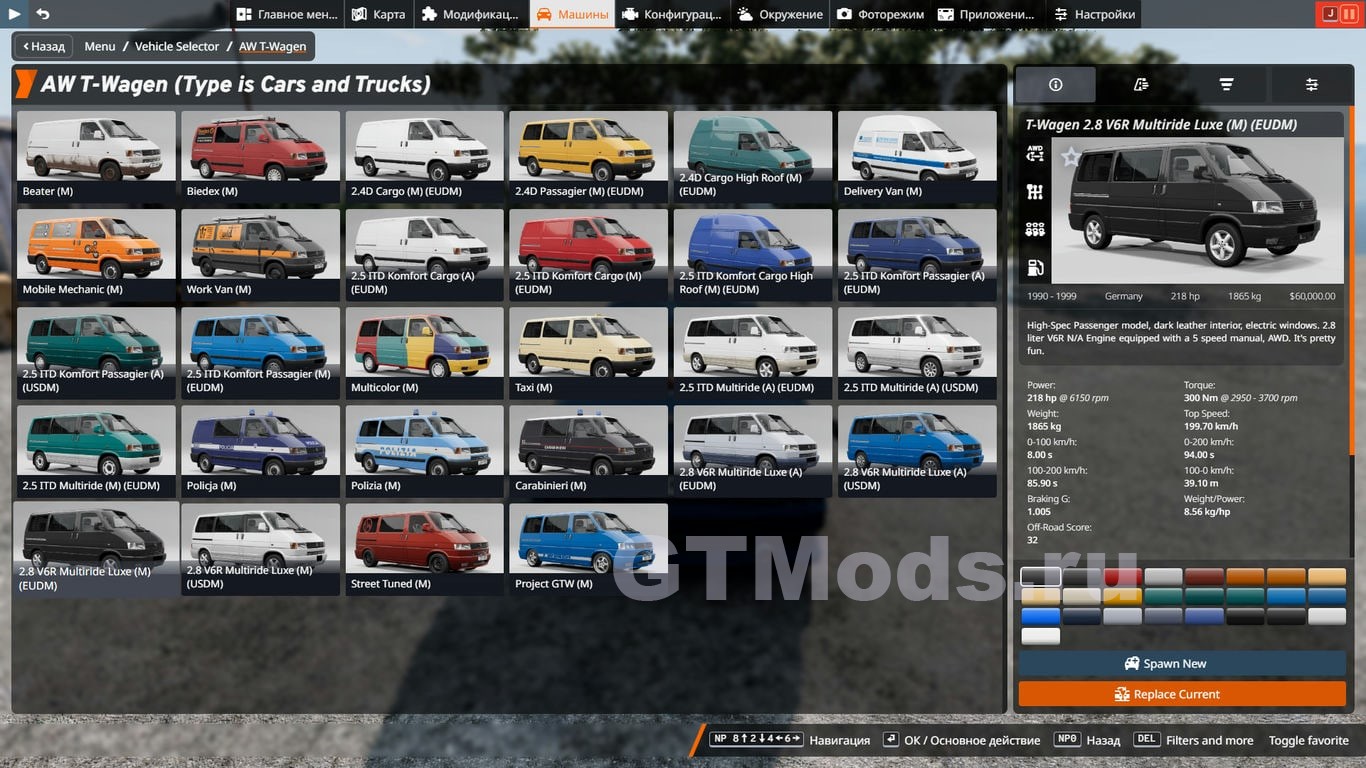Pick the Taxi (M) van thumbnail

coord(588,351)
